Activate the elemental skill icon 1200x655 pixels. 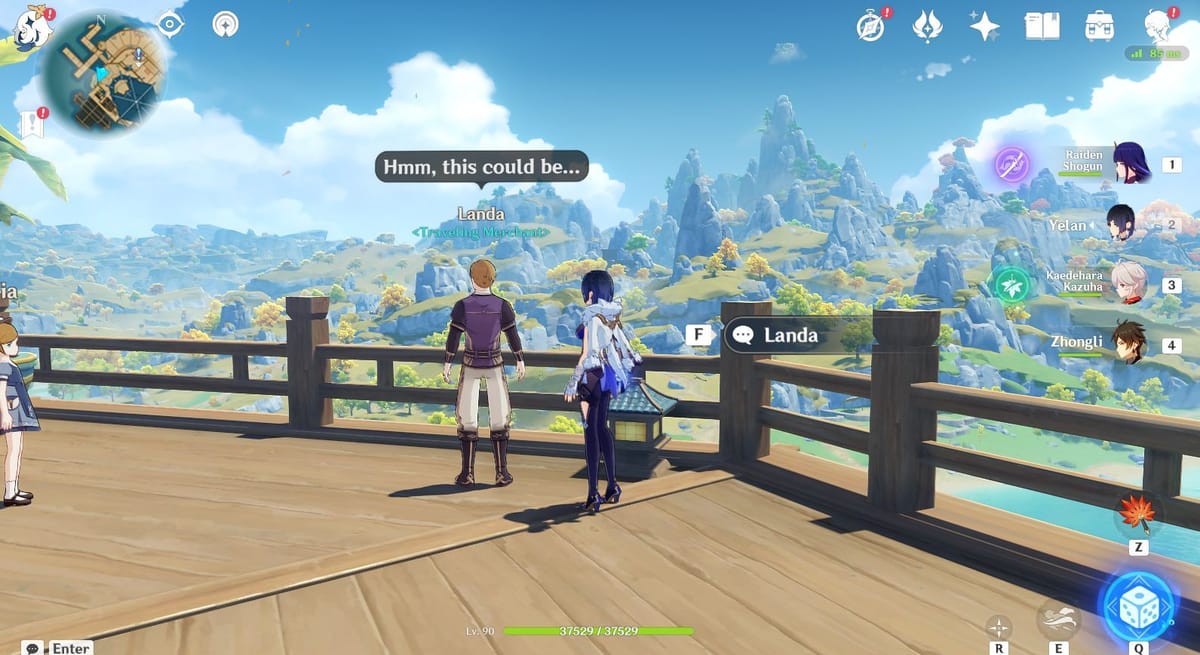click(1055, 620)
